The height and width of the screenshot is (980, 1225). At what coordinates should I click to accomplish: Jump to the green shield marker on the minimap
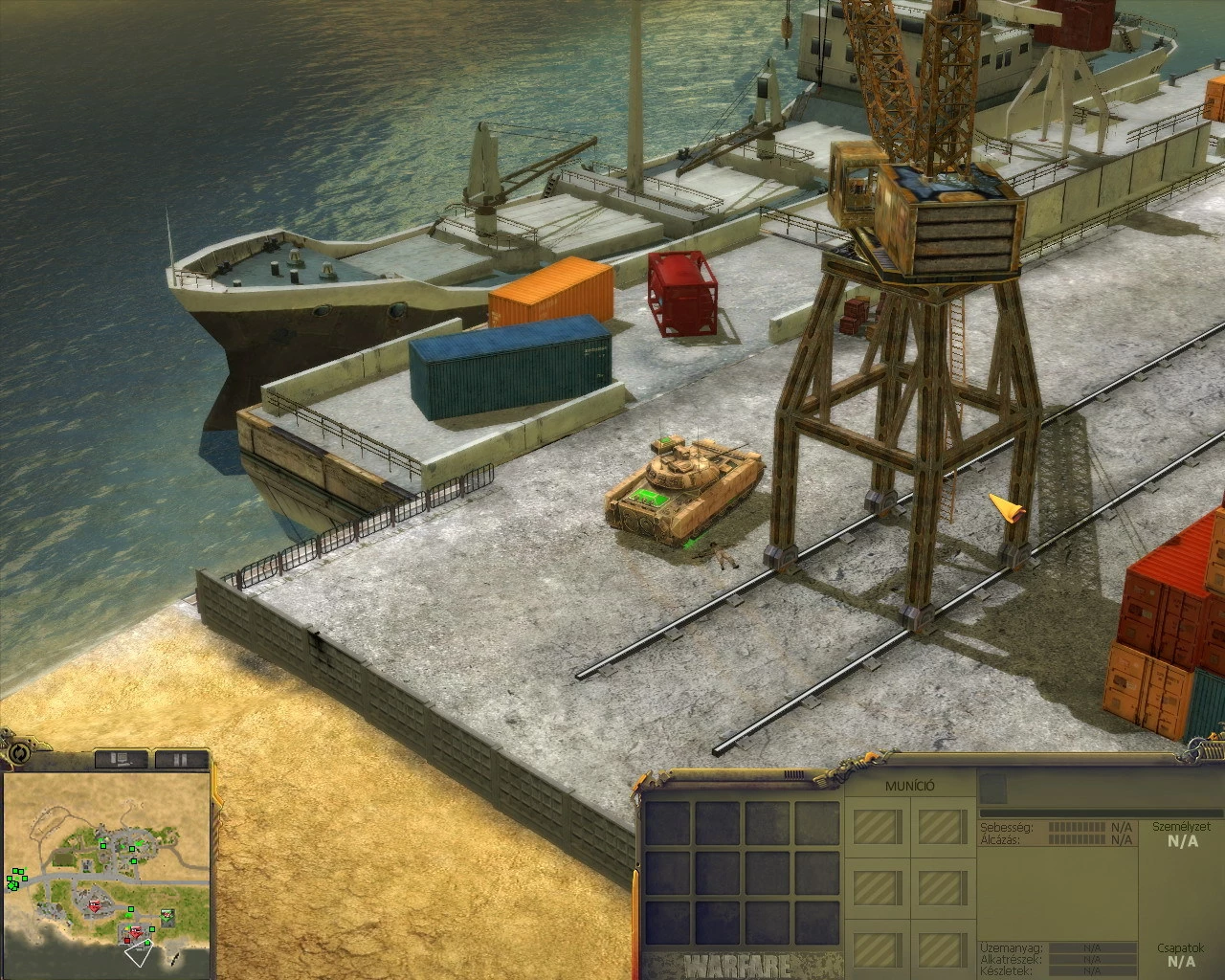click(x=168, y=914)
